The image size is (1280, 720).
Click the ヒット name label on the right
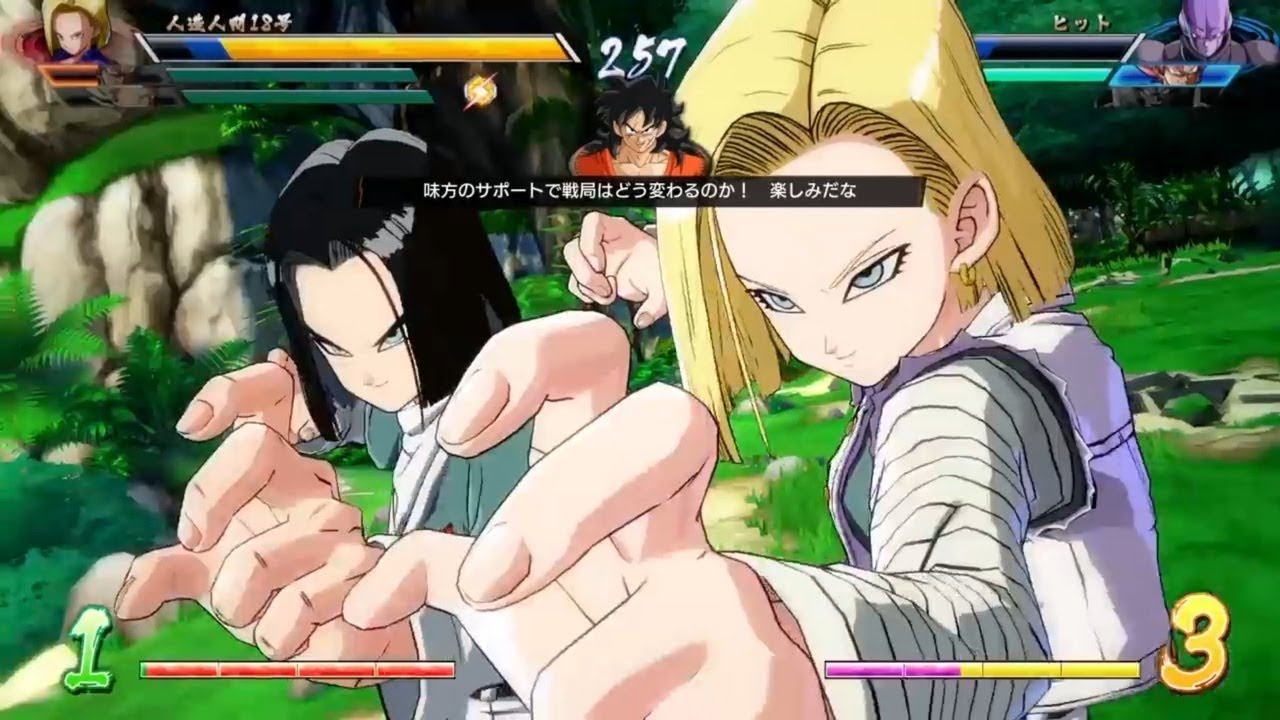(x=1082, y=22)
